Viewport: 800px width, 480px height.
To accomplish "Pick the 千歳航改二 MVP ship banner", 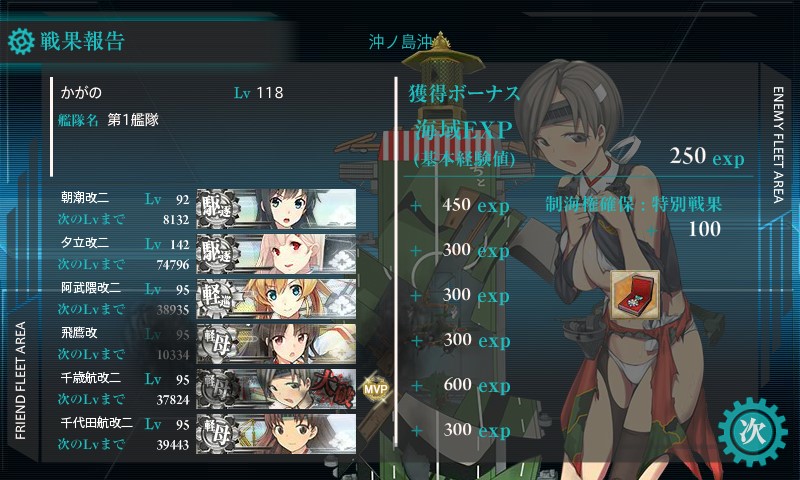I will 276,387.
